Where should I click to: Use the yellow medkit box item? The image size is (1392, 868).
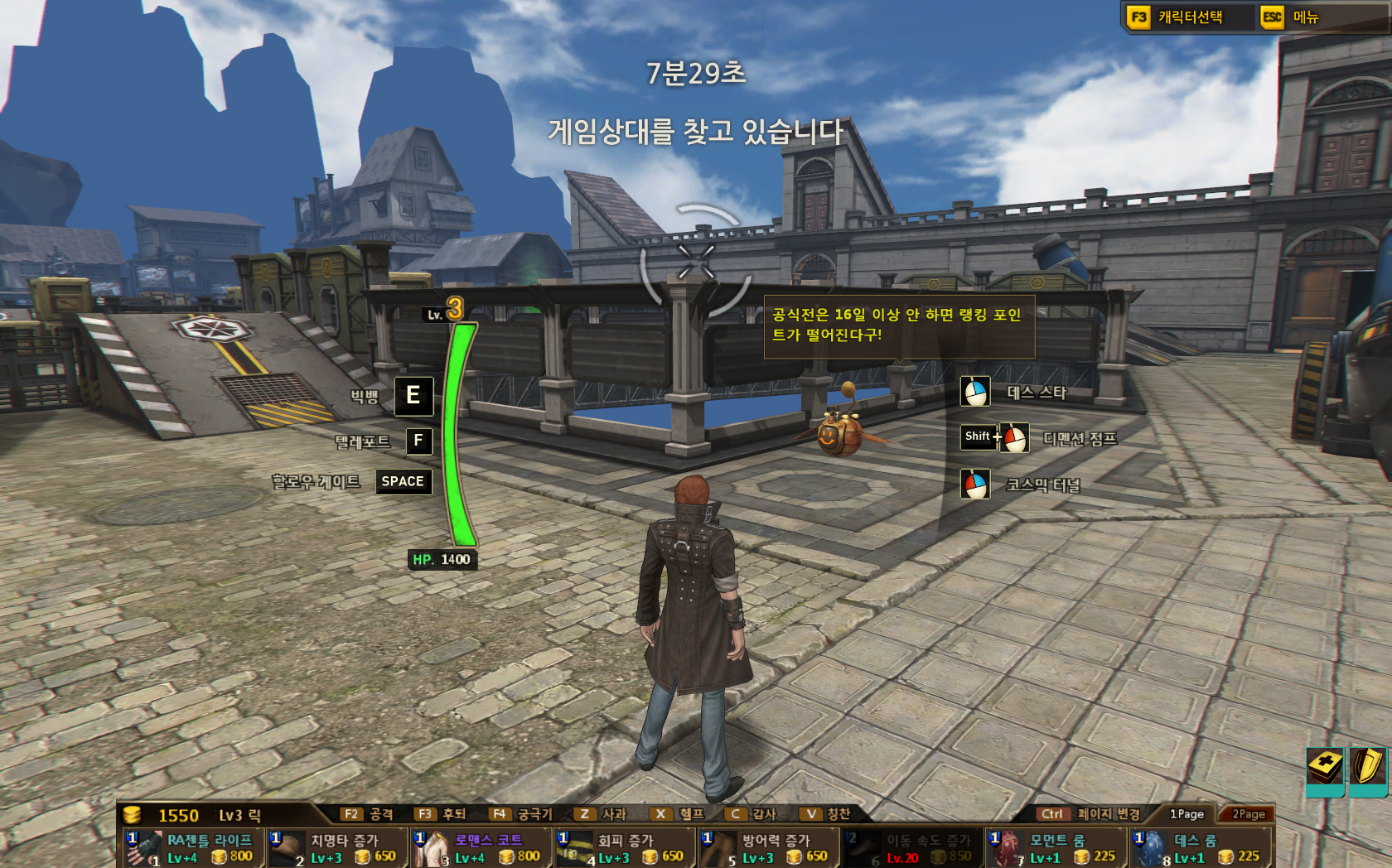coord(1325,768)
